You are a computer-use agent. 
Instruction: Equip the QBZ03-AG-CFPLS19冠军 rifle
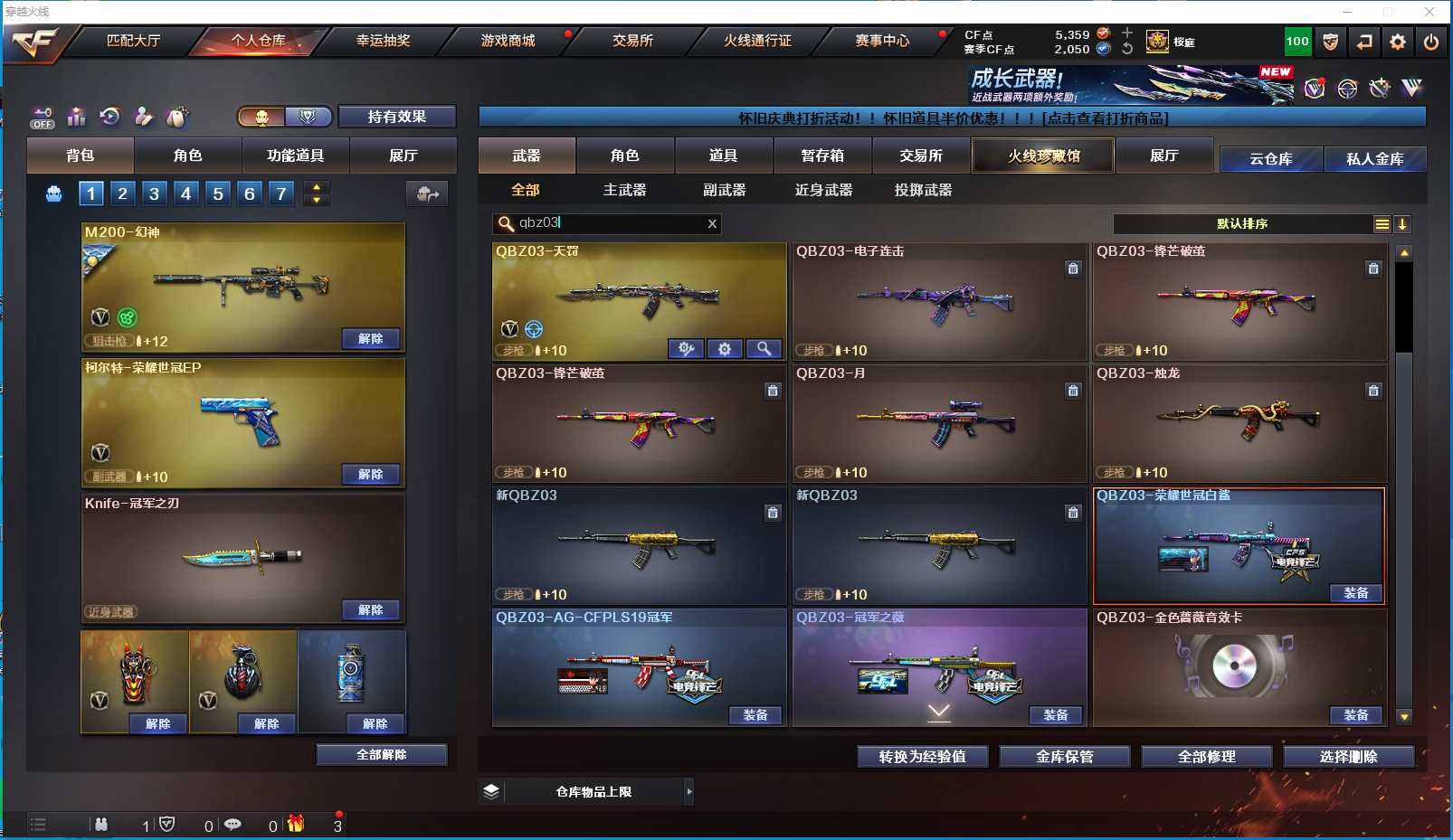click(x=755, y=715)
